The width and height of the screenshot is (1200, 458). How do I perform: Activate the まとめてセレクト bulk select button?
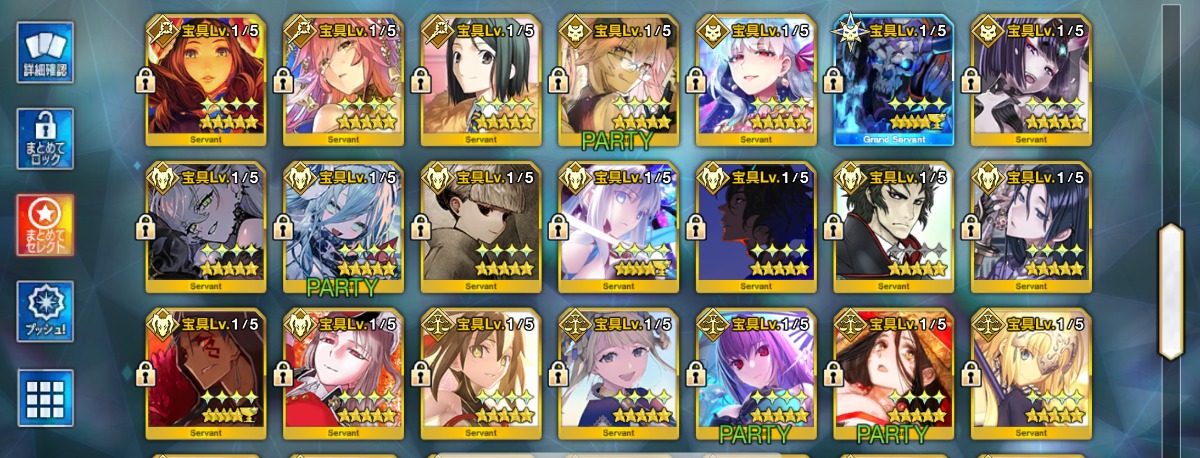pos(45,225)
